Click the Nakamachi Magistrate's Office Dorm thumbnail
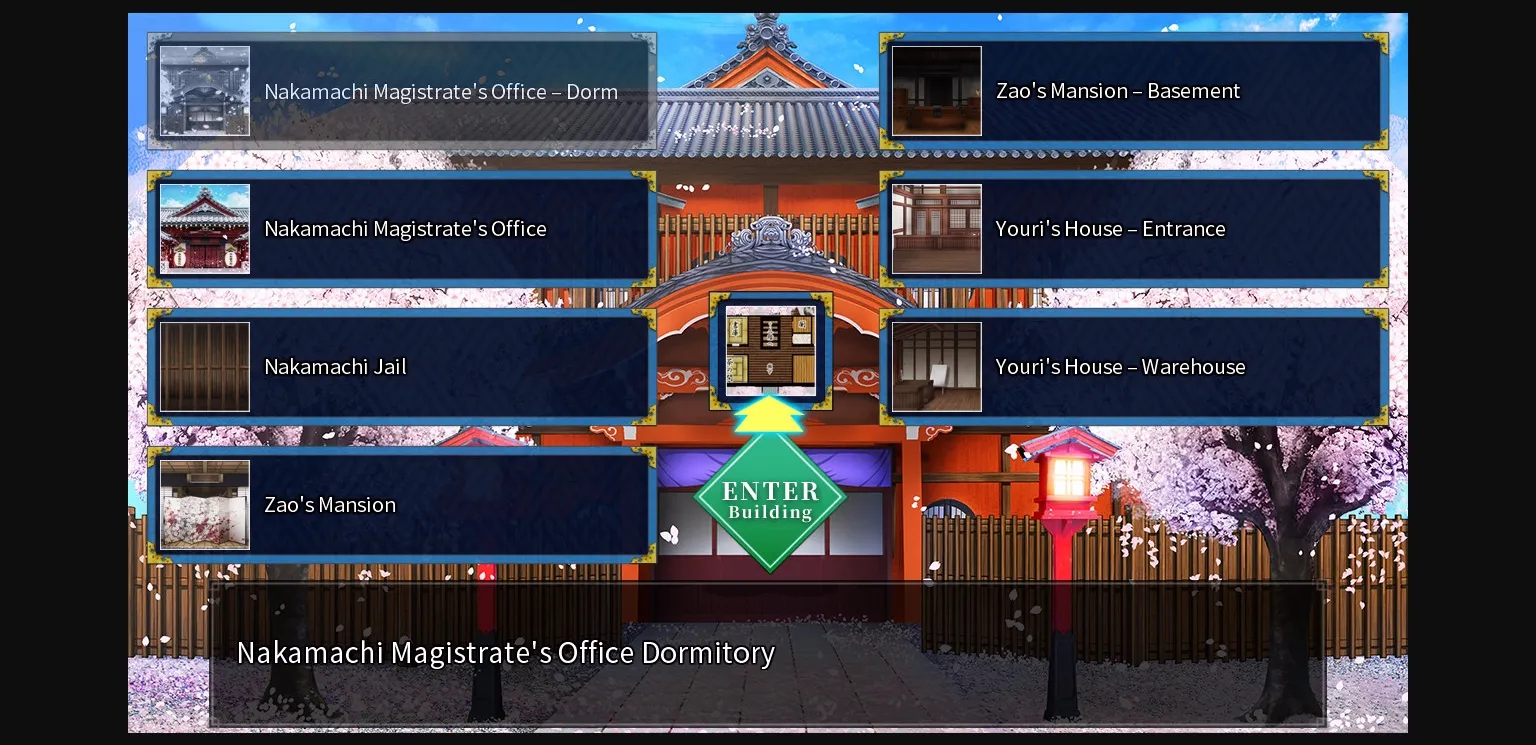This screenshot has width=1536, height=745. 205,91
